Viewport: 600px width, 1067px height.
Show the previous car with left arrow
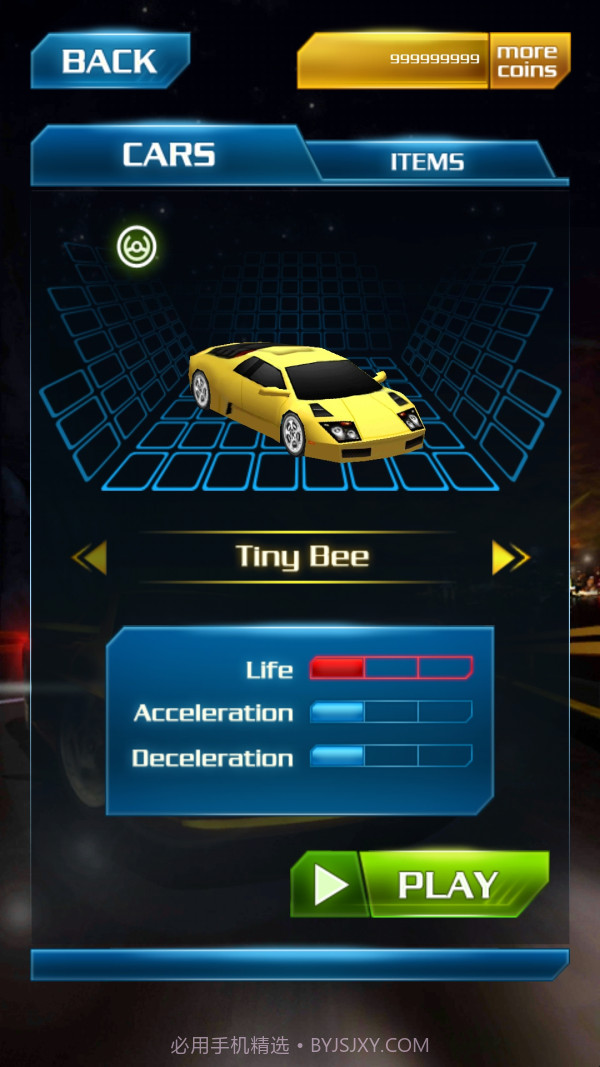[91, 557]
